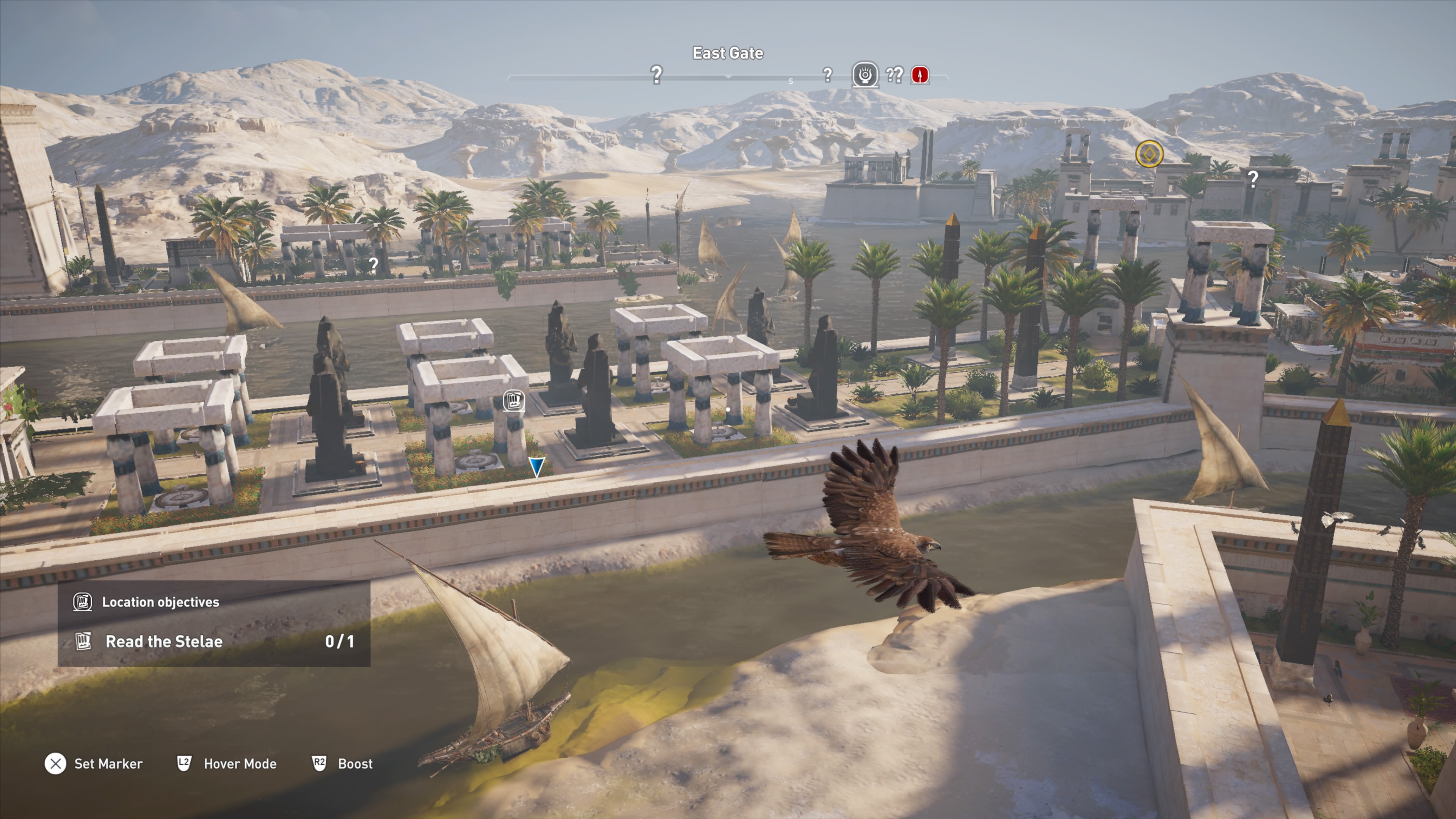The height and width of the screenshot is (819, 1456).
Task: Select the gold quest marker over the city
Action: [1149, 154]
